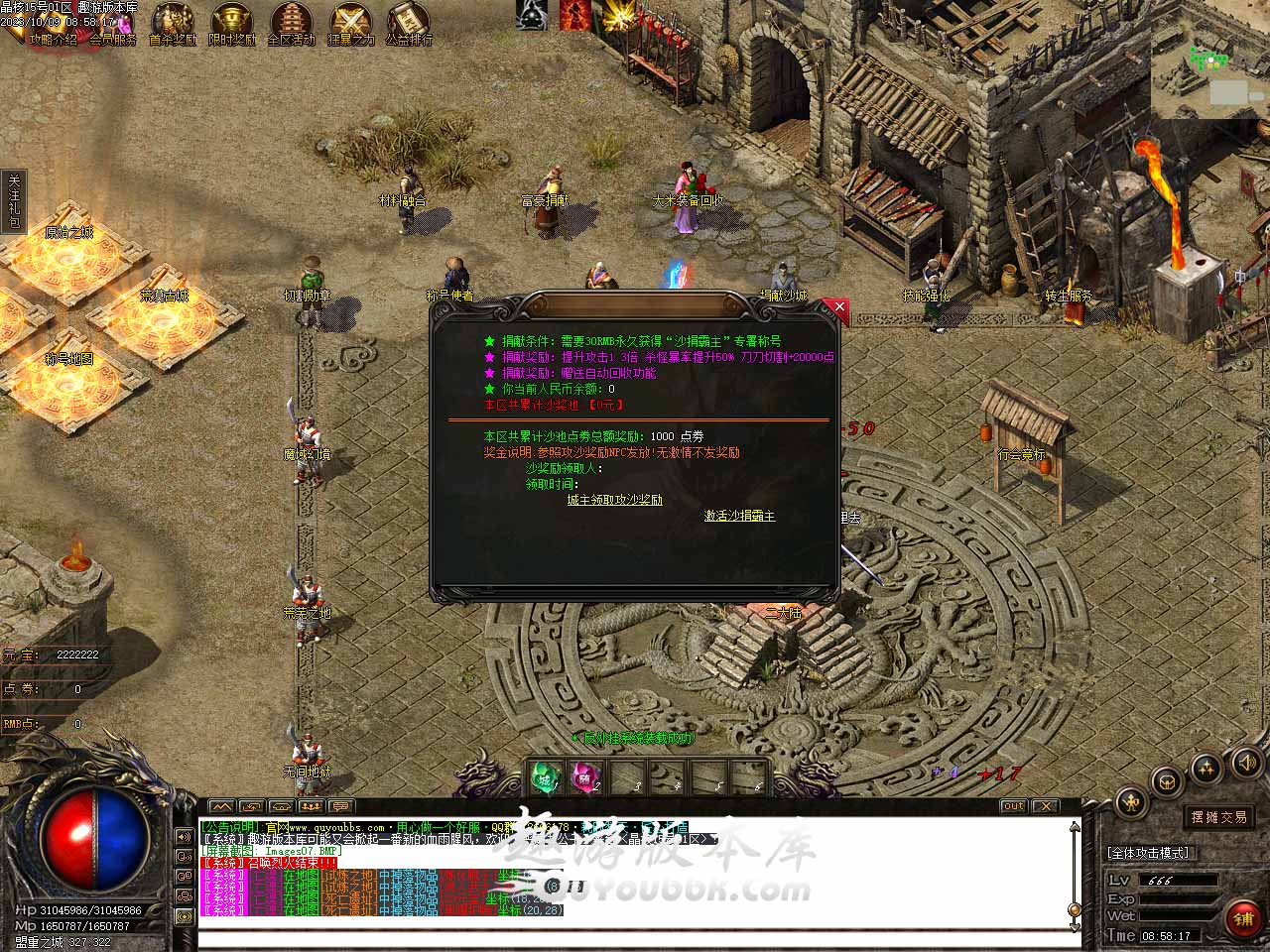
Task: Open the 关注礼包 gift side tab
Action: click(14, 202)
